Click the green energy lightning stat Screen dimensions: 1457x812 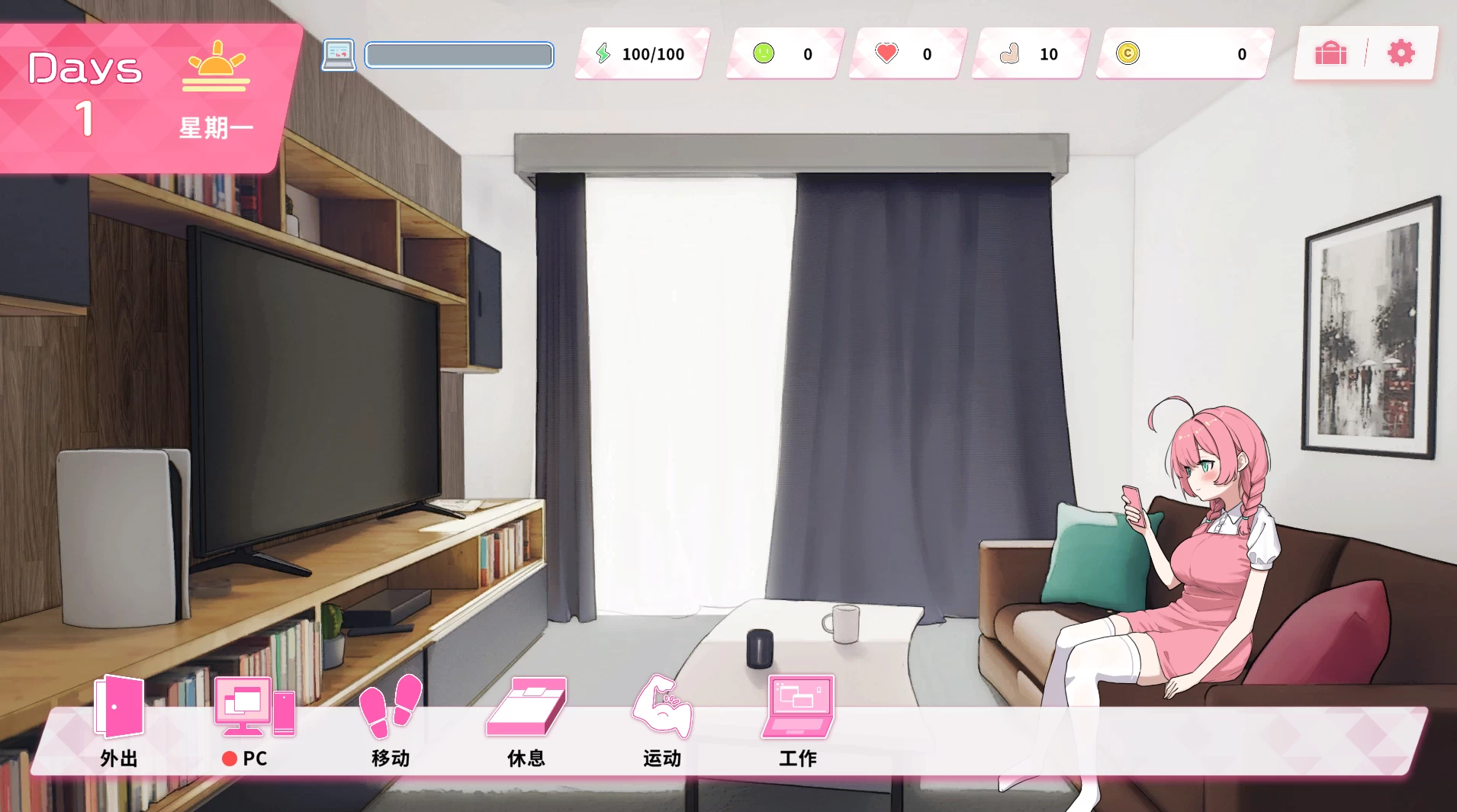coord(605,53)
